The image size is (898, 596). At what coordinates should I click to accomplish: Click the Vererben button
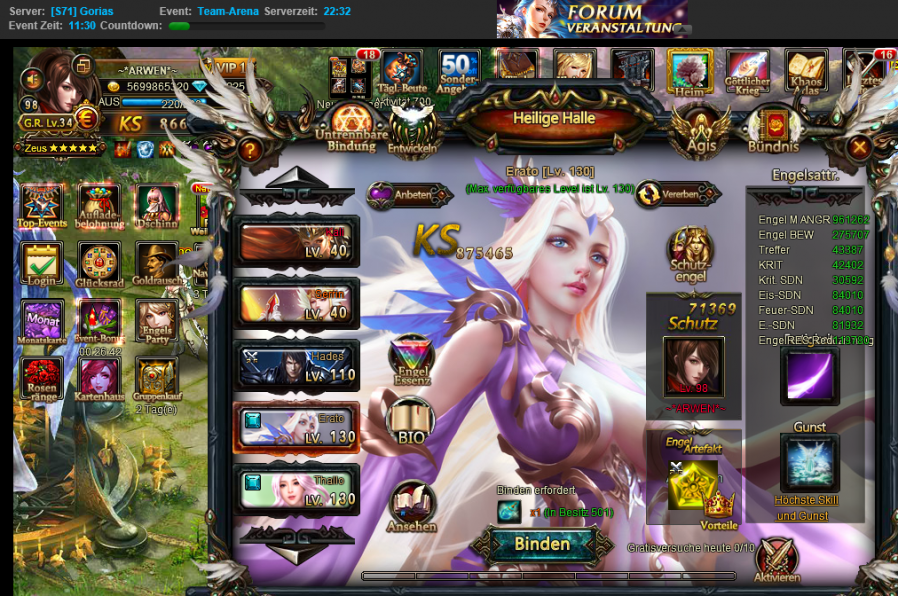678,194
